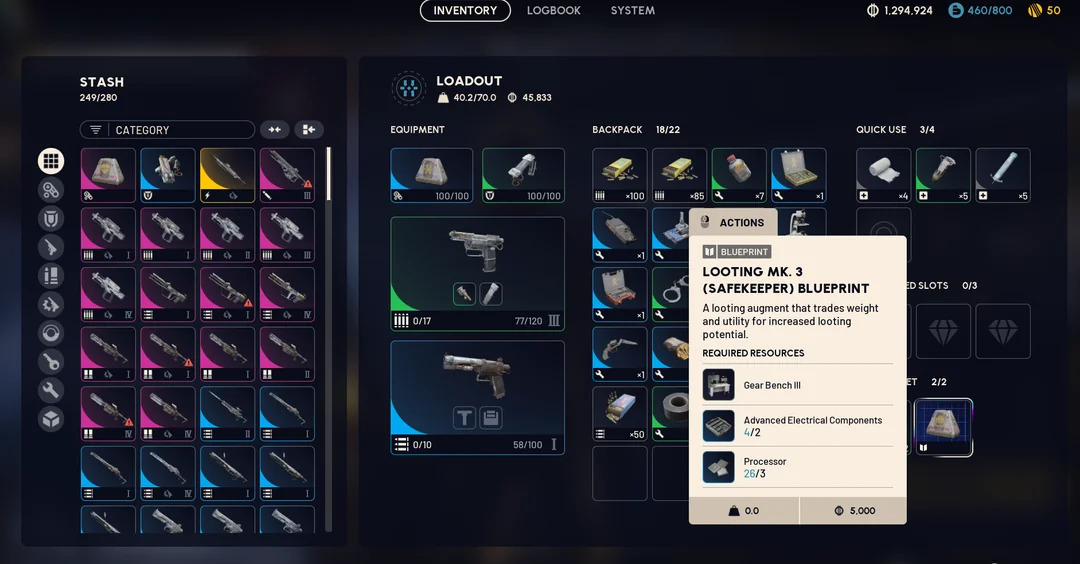Select the ammo stack of 100 in backpack
The width and height of the screenshot is (1080, 564).
[620, 175]
